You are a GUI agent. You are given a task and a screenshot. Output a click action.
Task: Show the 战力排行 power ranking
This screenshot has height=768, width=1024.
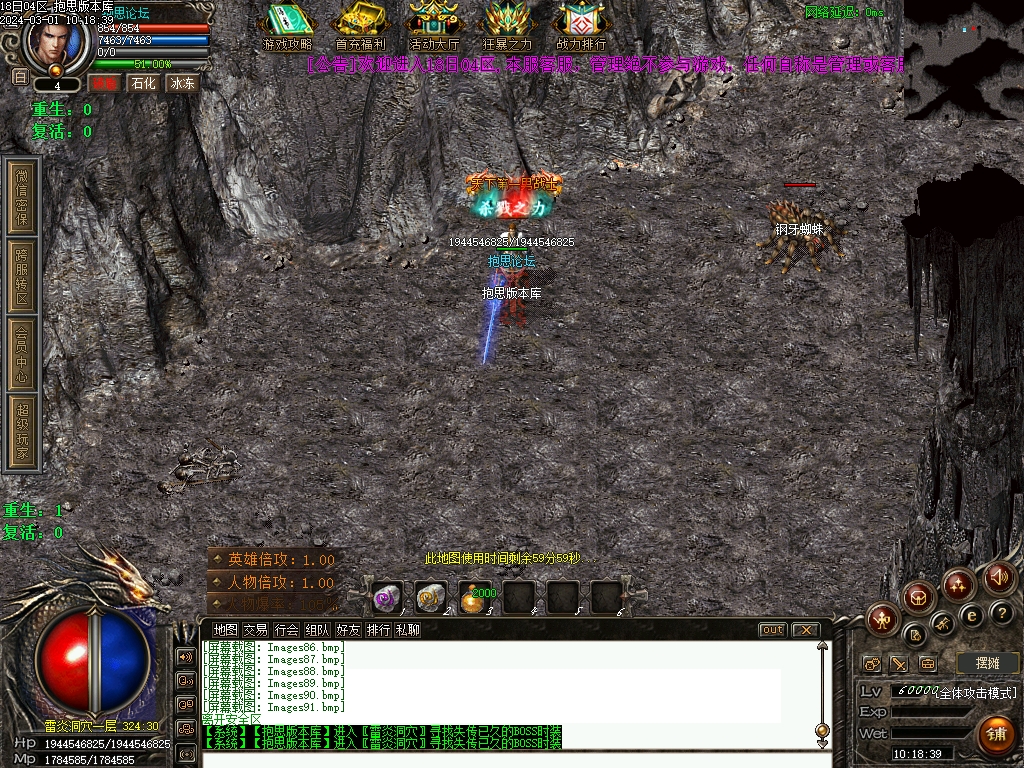[x=581, y=26]
